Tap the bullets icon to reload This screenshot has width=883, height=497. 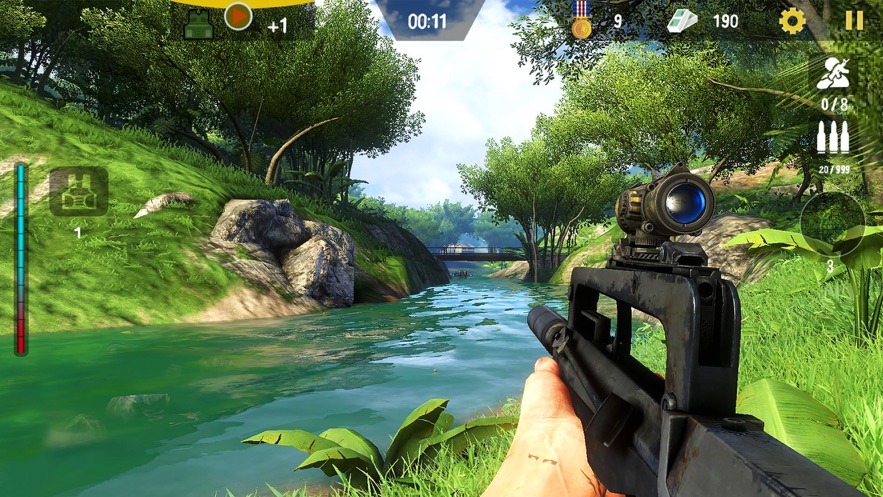(833, 137)
